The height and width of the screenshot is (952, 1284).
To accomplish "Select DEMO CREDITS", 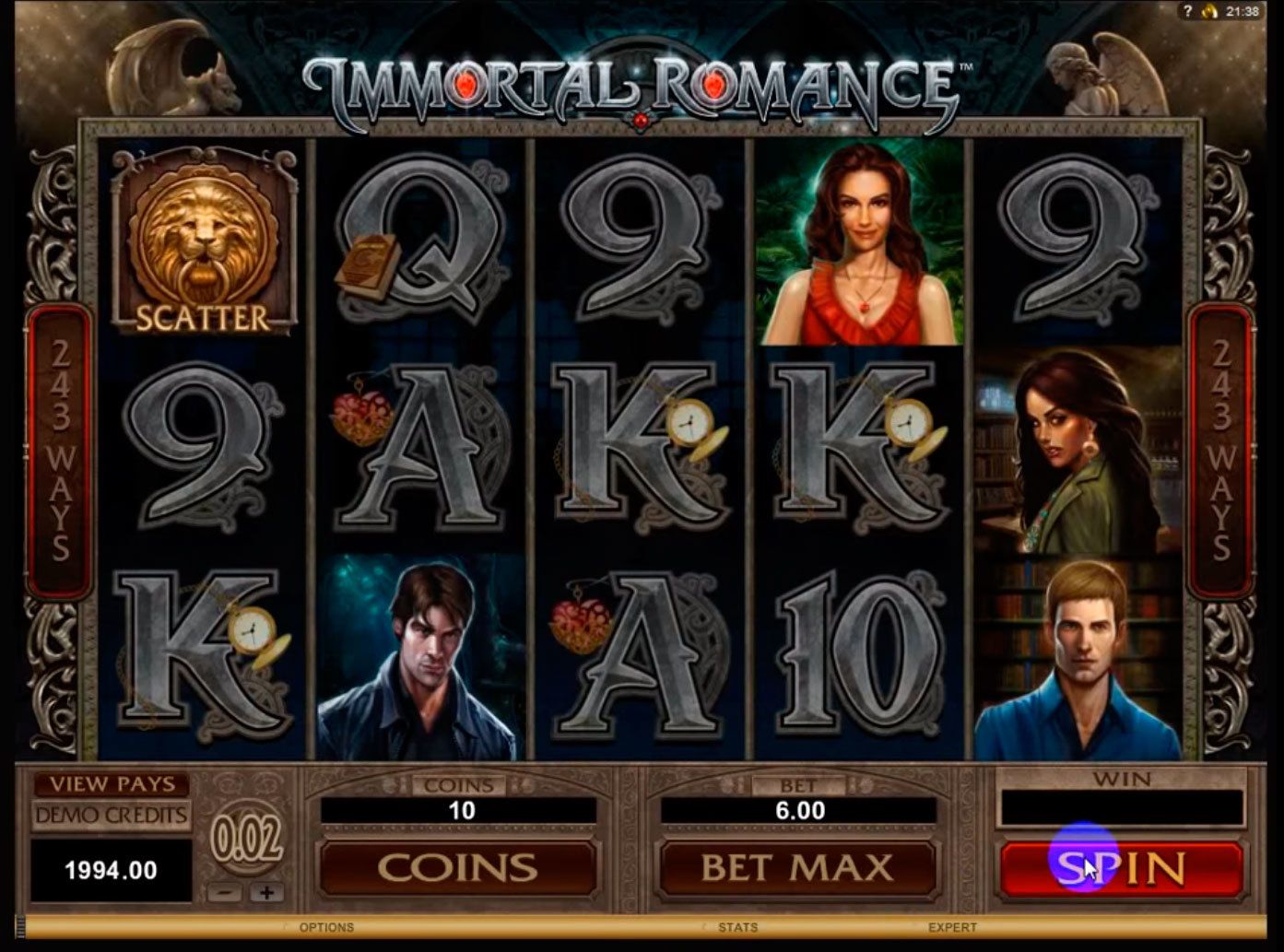I will click(111, 815).
